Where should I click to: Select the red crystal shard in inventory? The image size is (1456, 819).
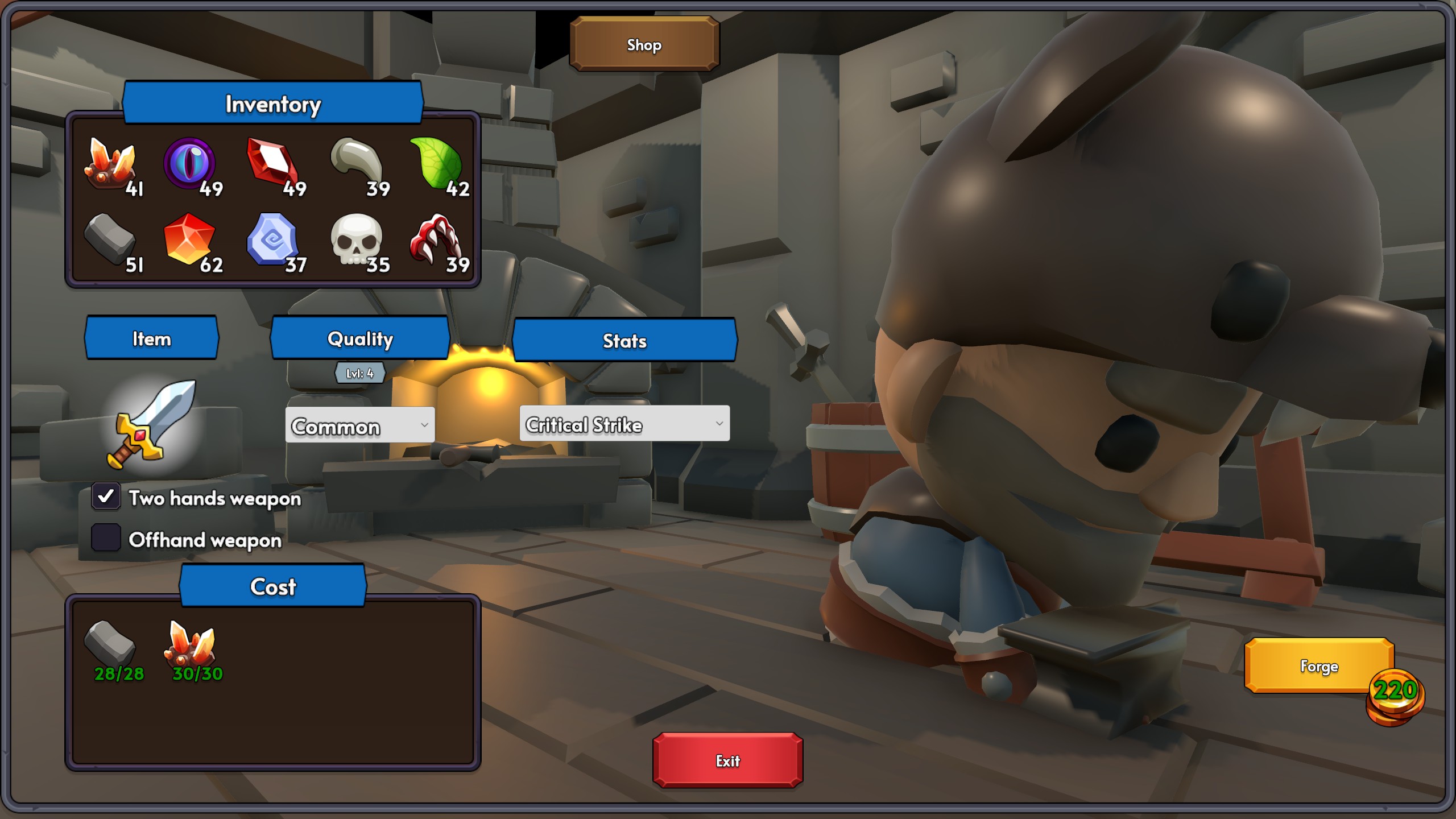[x=272, y=162]
